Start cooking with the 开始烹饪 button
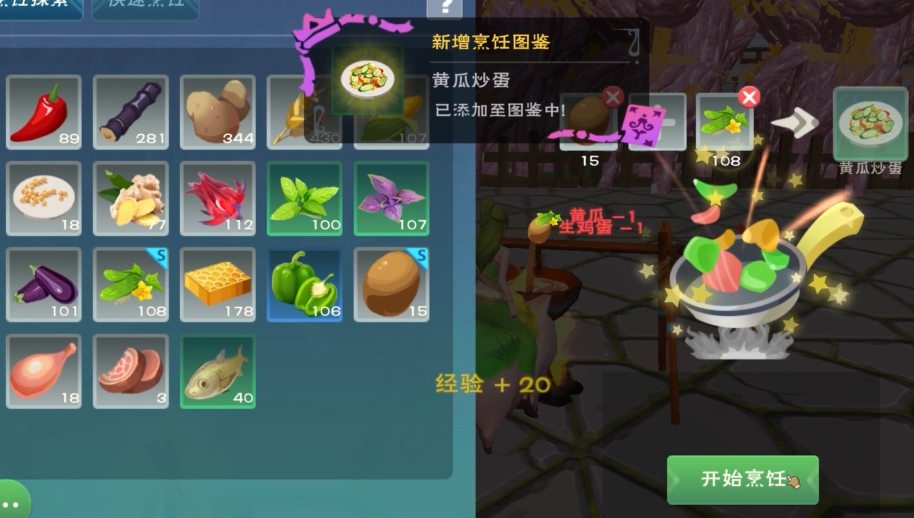Screen dimensions: 914x518 (742, 479)
